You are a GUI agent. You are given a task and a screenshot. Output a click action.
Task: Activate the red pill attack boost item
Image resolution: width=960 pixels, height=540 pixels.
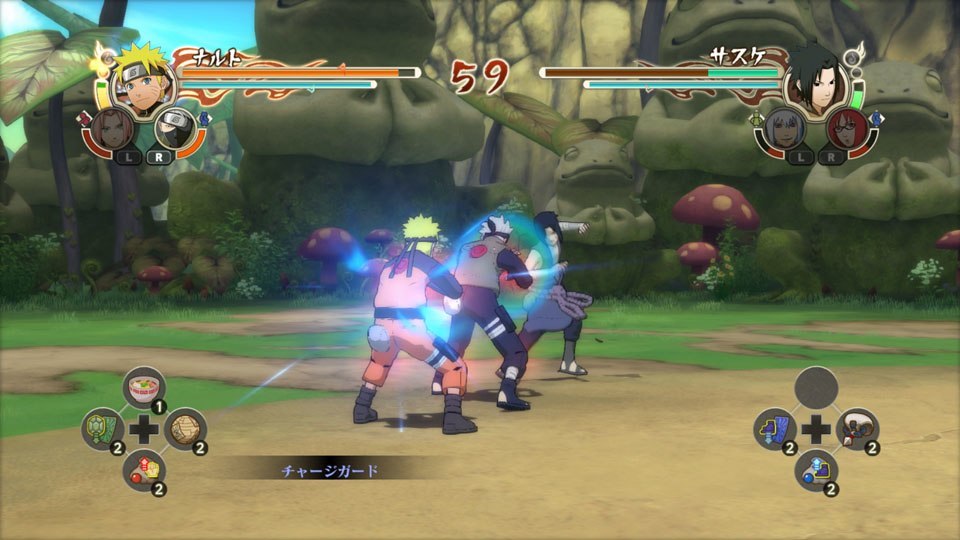145,471
